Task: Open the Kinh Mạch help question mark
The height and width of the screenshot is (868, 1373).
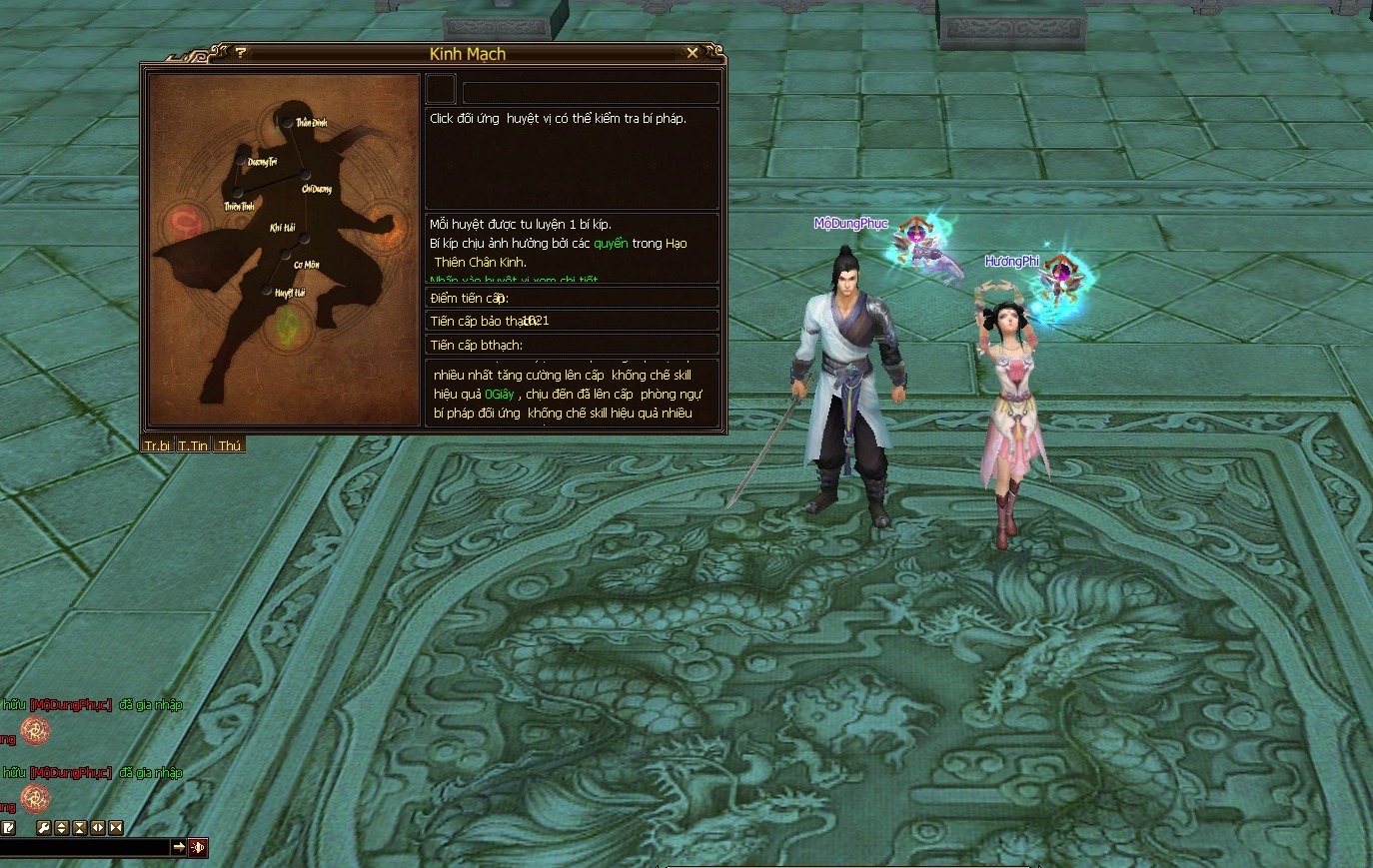Action: click(241, 53)
